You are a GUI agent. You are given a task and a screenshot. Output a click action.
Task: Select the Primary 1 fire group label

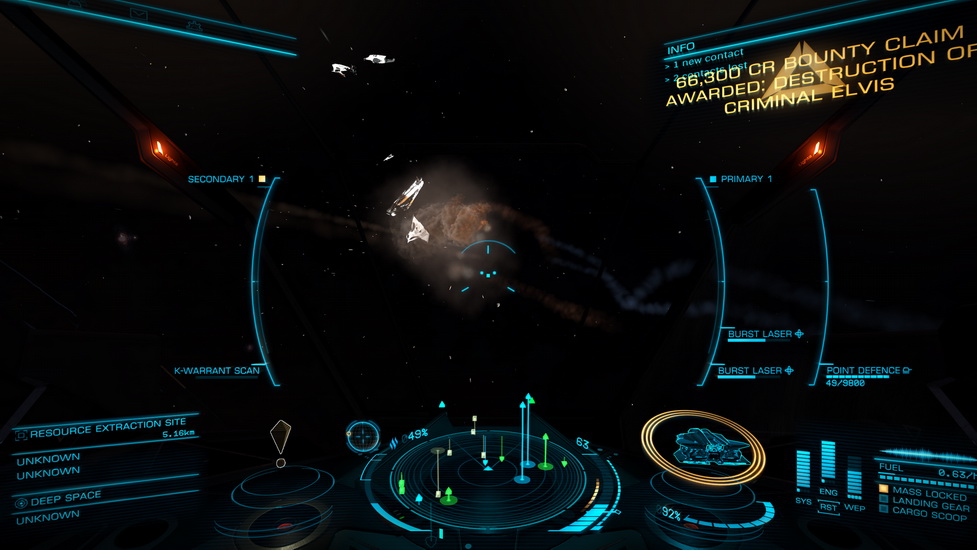pyautogui.click(x=741, y=179)
